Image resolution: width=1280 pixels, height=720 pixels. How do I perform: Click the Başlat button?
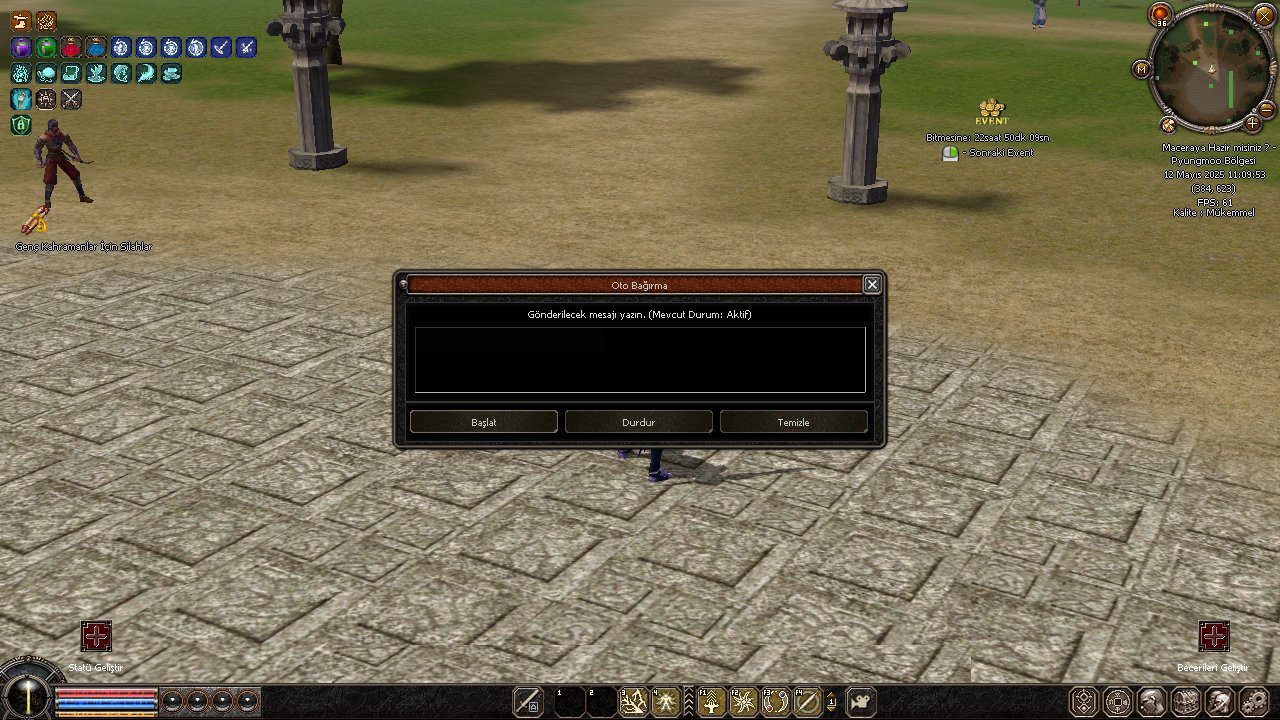click(x=483, y=422)
